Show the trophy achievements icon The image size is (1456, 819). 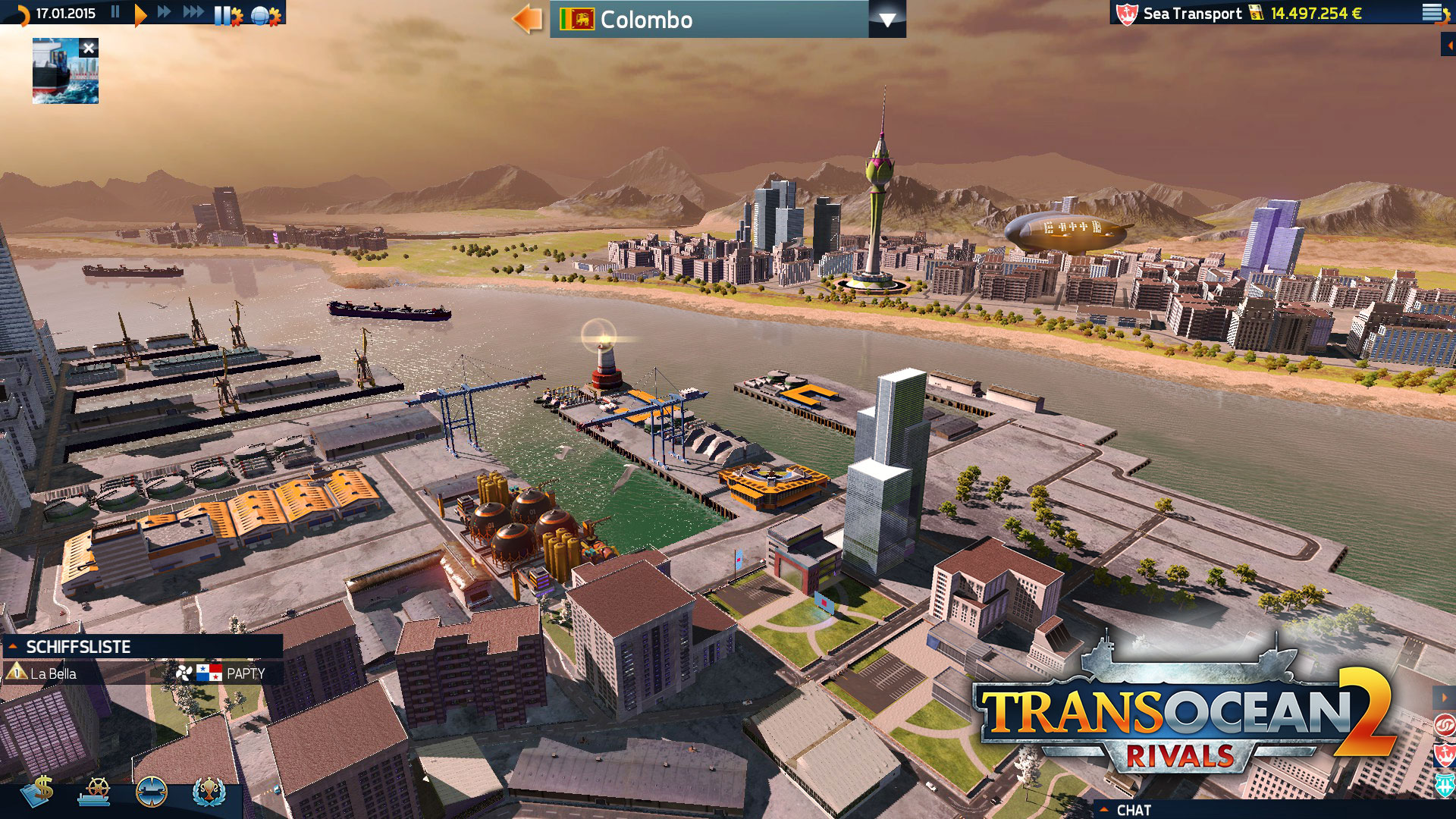pyautogui.click(x=209, y=791)
